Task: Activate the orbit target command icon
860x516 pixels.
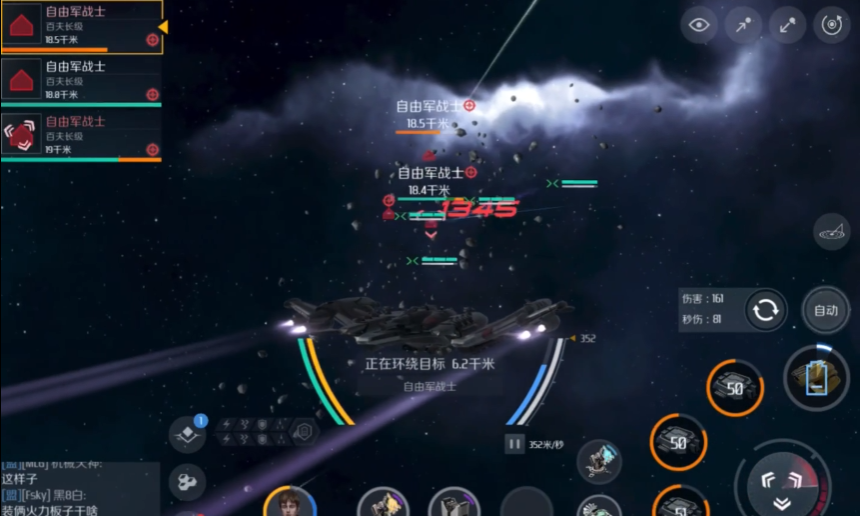Action: (x=832, y=26)
